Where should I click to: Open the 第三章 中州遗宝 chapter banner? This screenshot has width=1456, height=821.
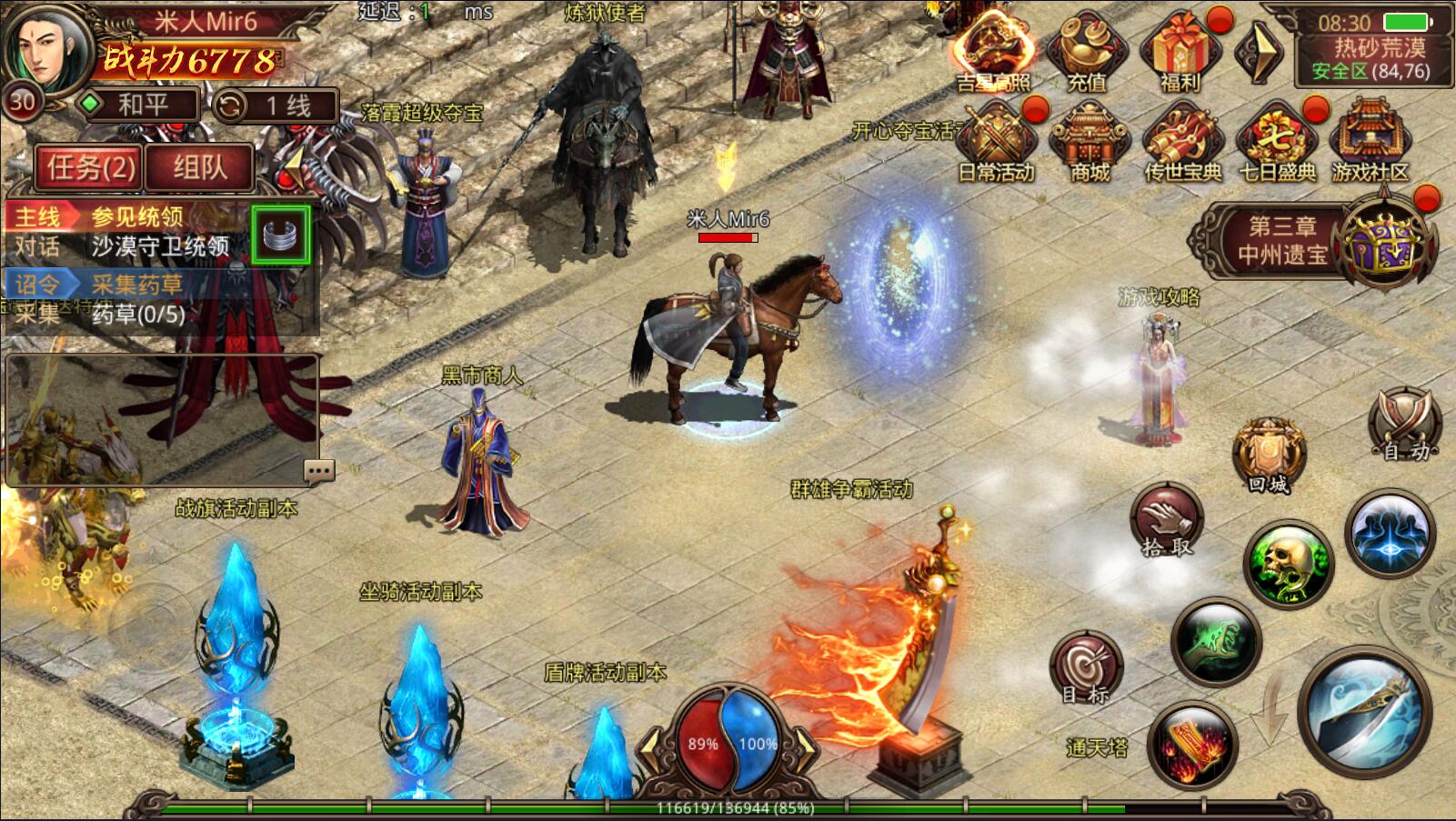tap(1282, 241)
